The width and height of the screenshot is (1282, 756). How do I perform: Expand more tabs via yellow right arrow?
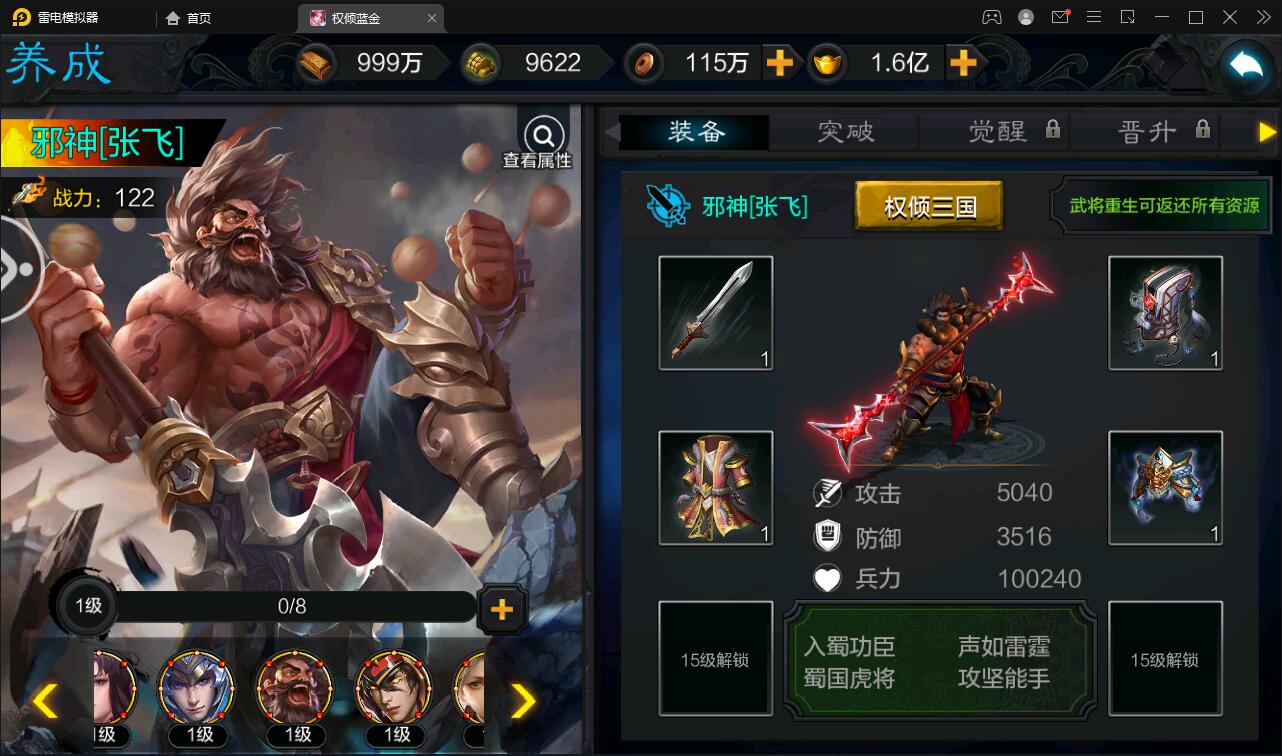click(1267, 131)
